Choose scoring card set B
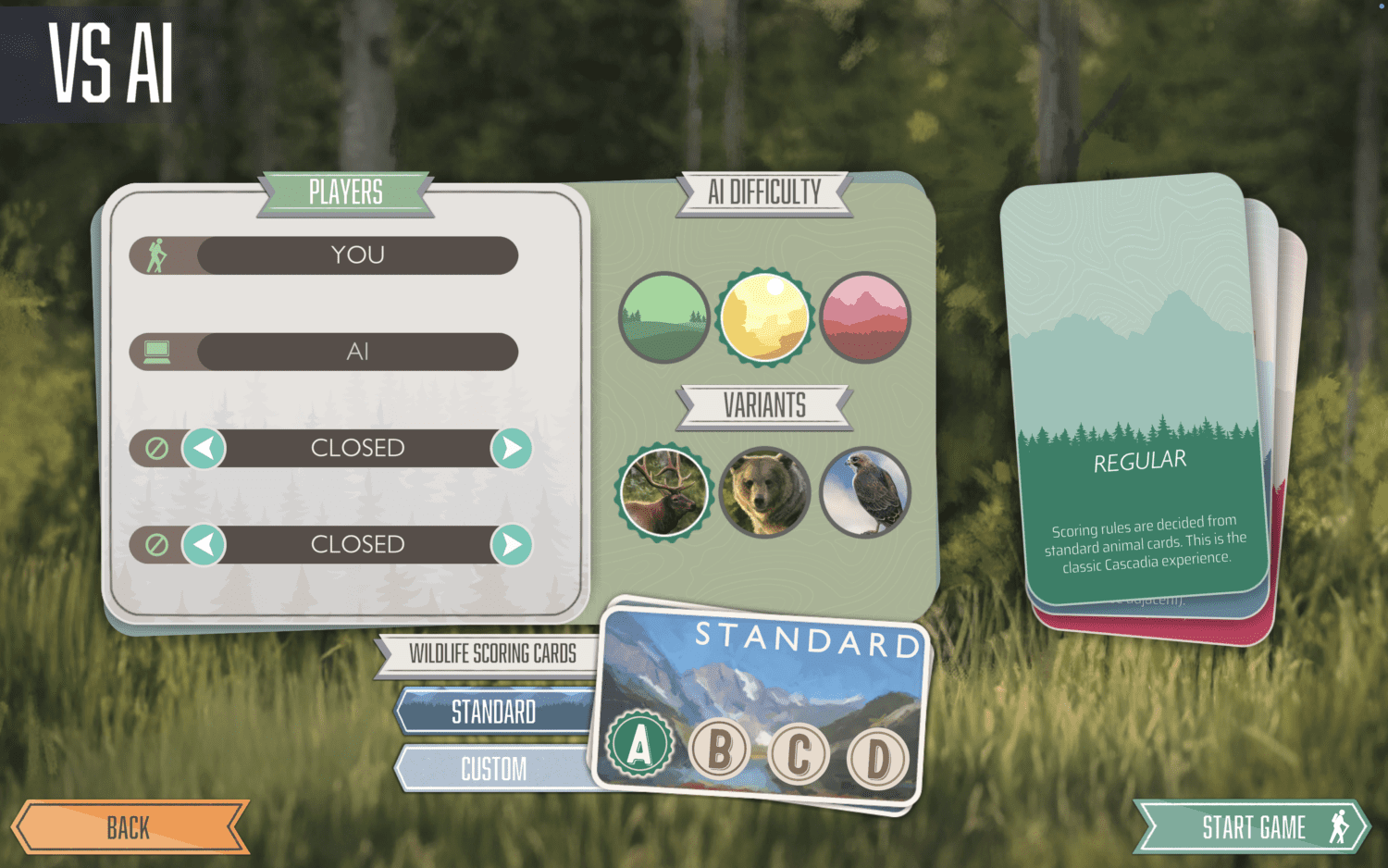The height and width of the screenshot is (868, 1388). click(720, 749)
